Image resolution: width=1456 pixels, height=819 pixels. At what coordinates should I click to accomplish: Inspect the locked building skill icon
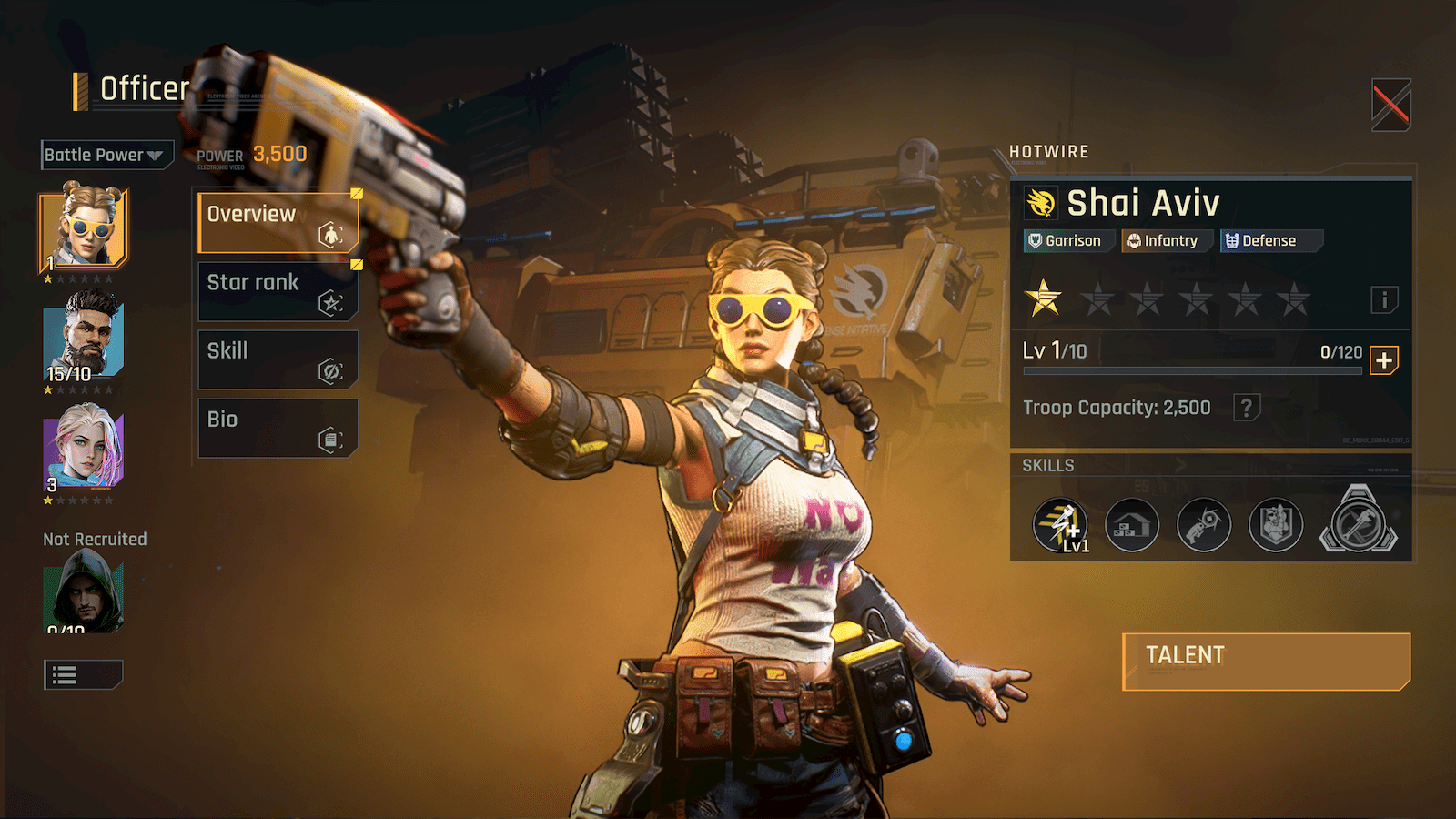(x=1132, y=525)
